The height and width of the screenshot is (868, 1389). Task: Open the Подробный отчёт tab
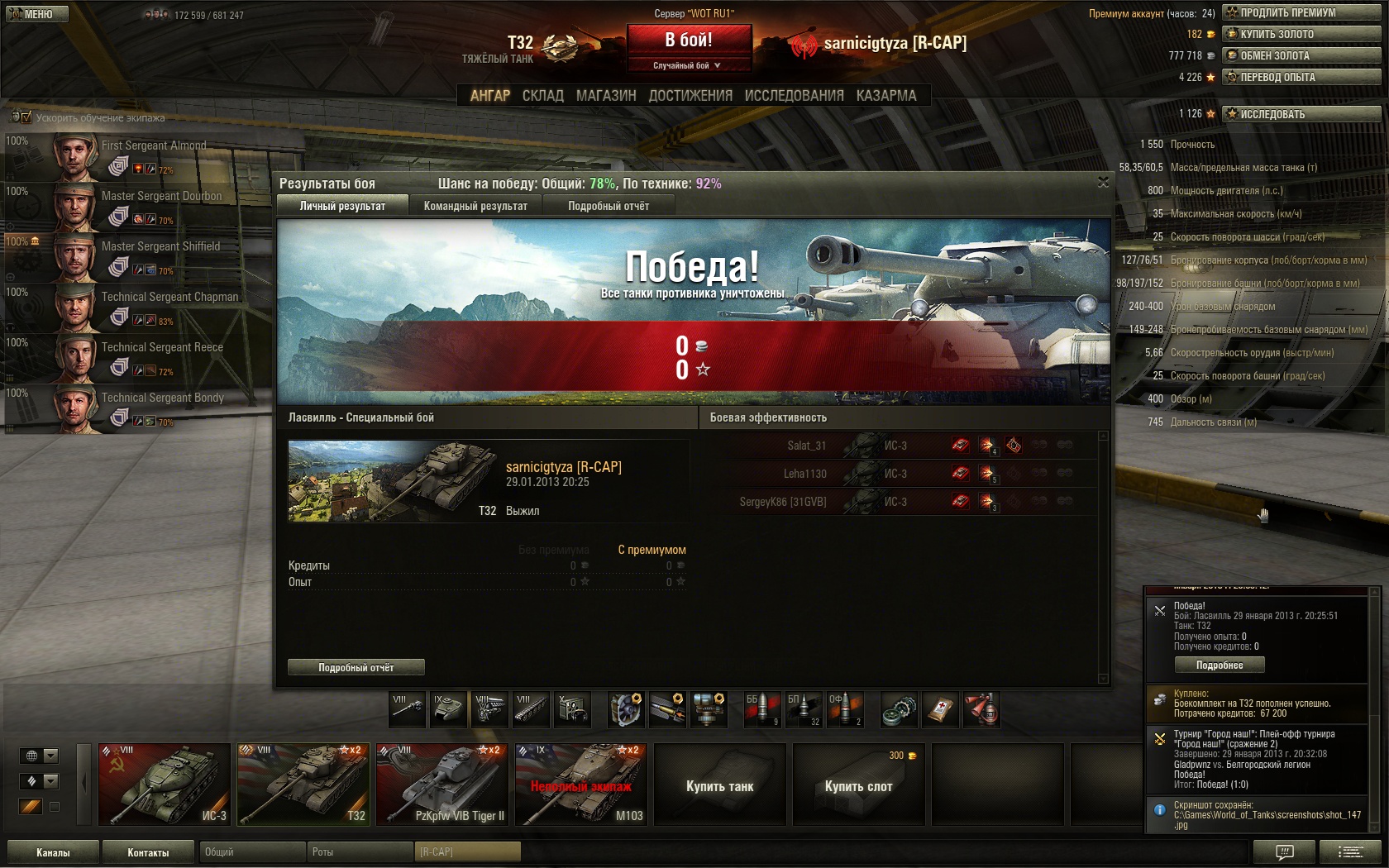pos(609,206)
